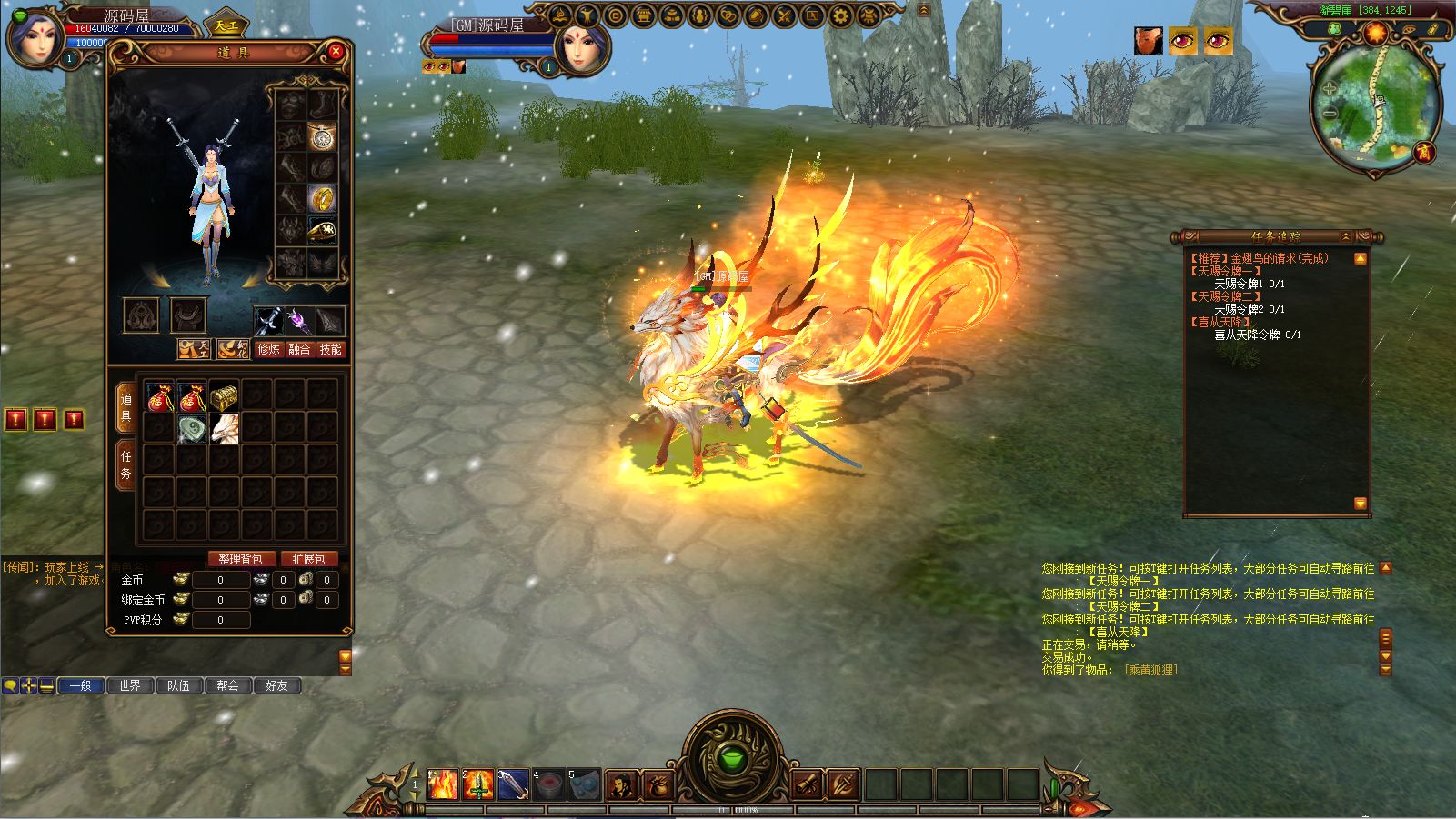Open the gear settings icon in top menu
The width and height of the screenshot is (1456, 819).
coord(841,15)
